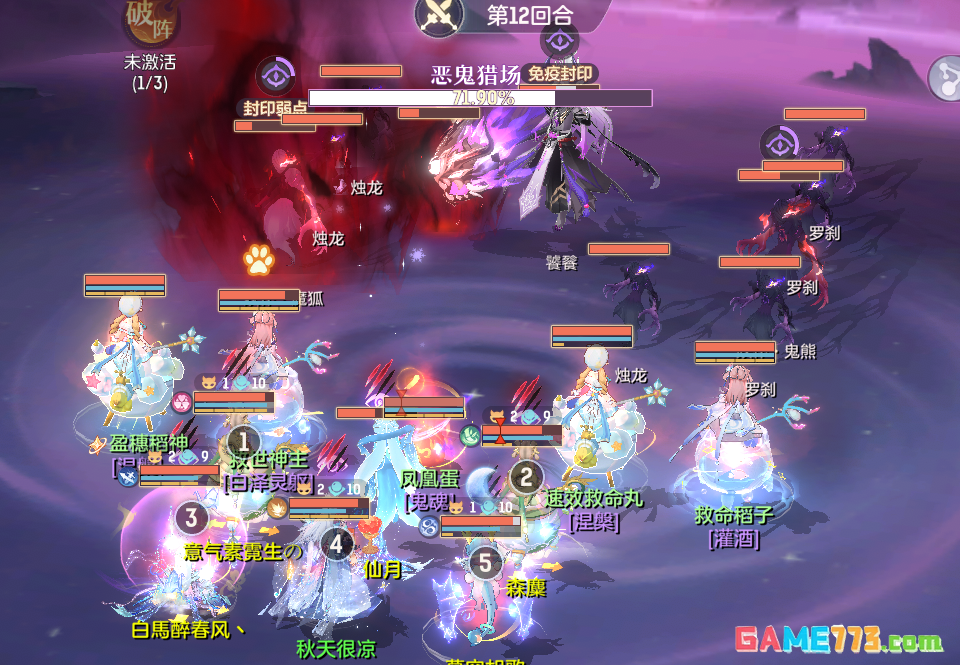Tap the orange paw print icon
Screen dimensions: 960x665
pos(258,261)
